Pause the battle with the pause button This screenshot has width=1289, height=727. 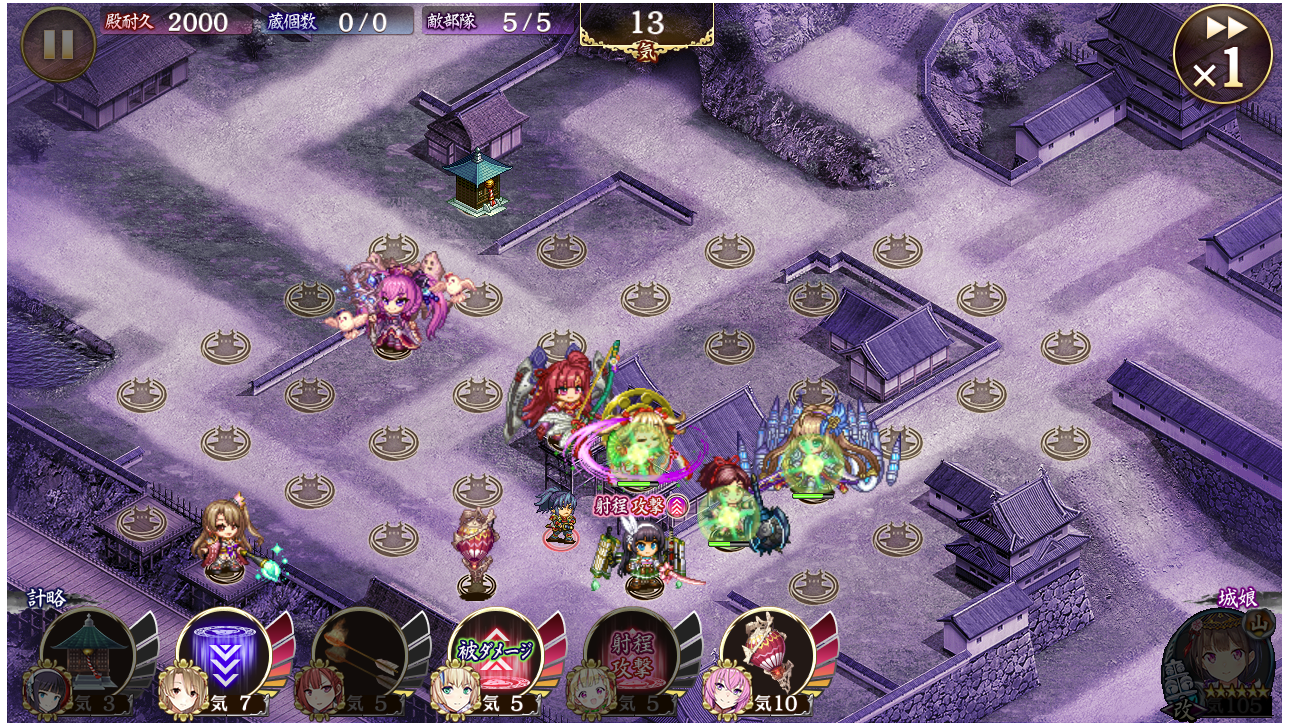(x=58, y=45)
